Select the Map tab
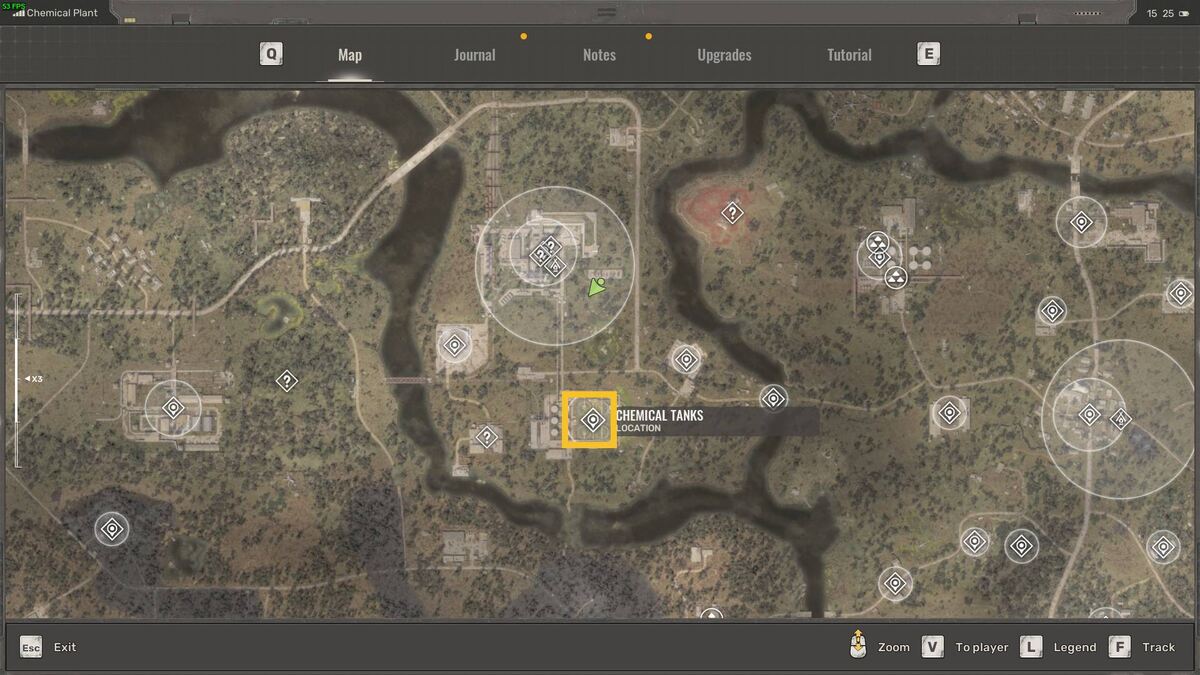The height and width of the screenshot is (675, 1200). click(x=350, y=55)
